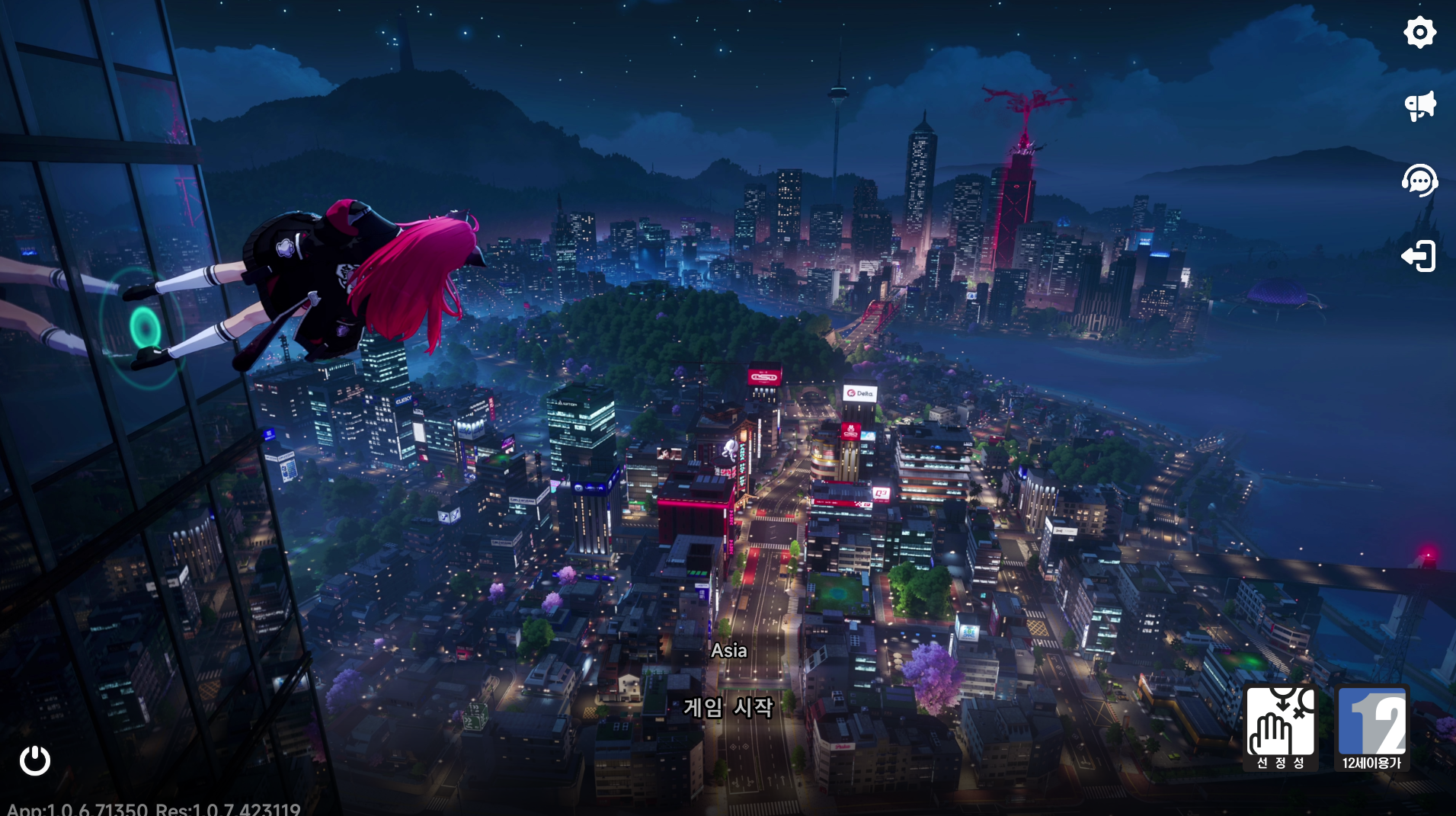Start the game with 게임 시작
Screen dimensions: 1456x816
728,708
